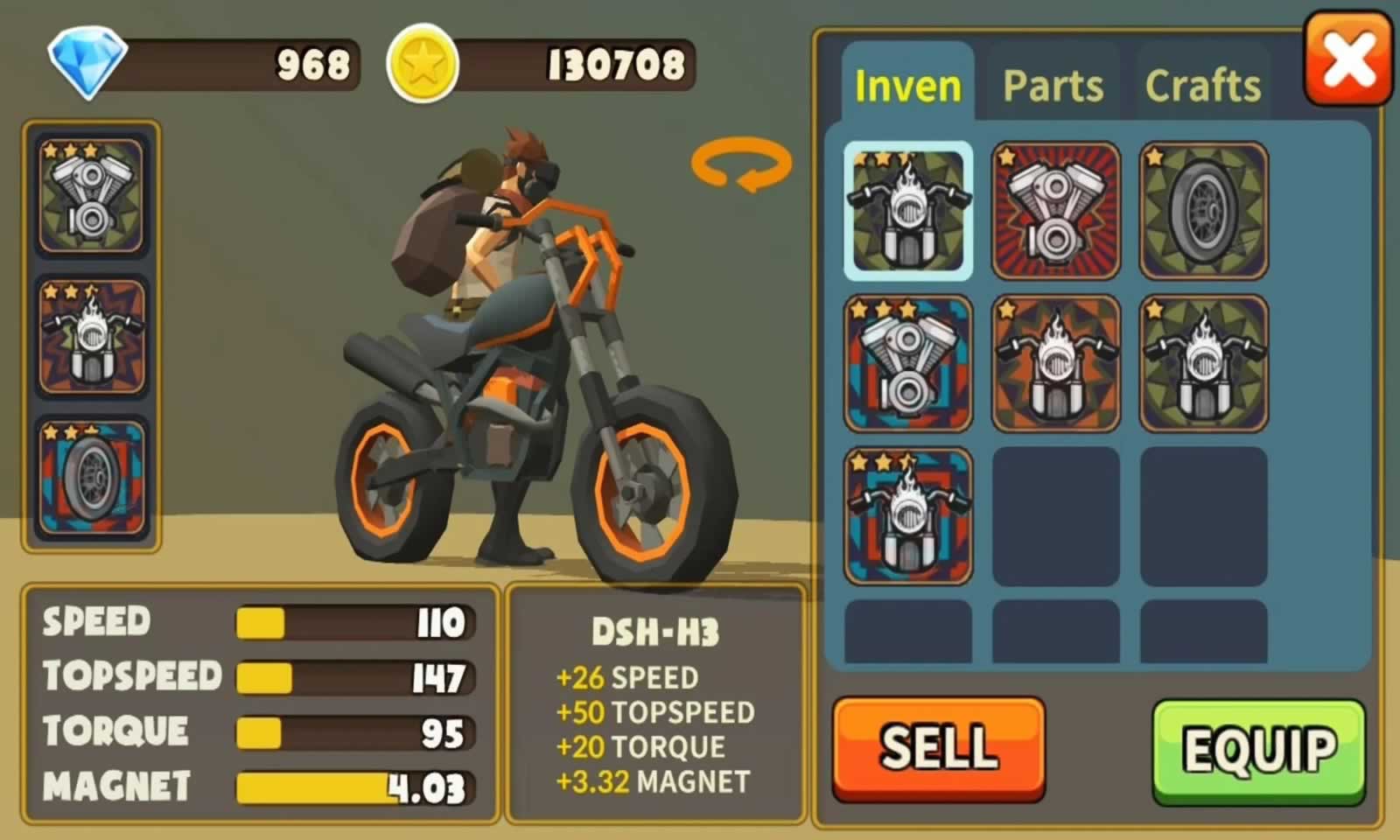The height and width of the screenshot is (840, 1400).
Task: Select the orange-background one-star handlebar
Action: (x=1055, y=363)
